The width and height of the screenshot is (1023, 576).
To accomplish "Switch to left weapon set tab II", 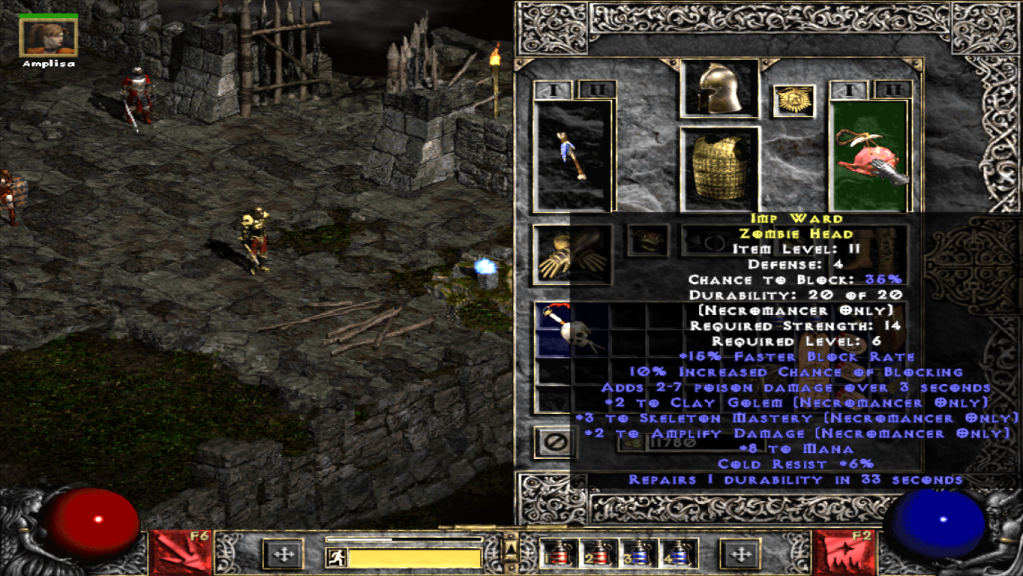I will [x=596, y=90].
